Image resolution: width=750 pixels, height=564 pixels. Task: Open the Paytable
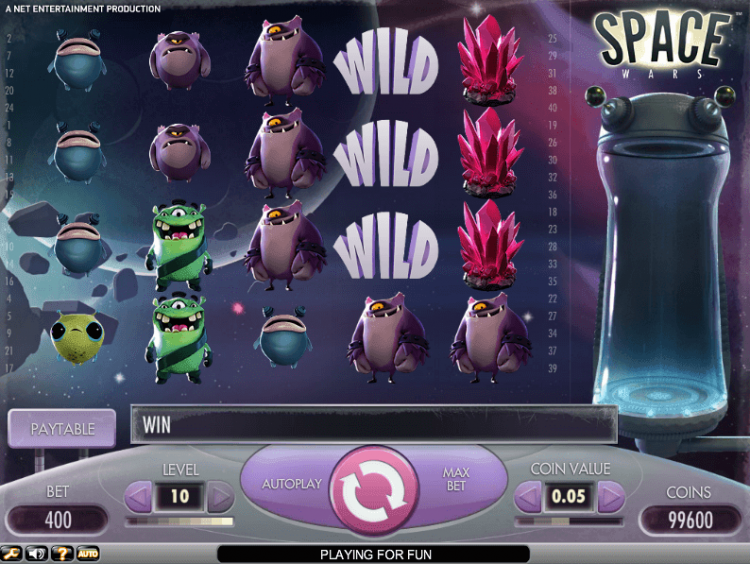pos(62,428)
